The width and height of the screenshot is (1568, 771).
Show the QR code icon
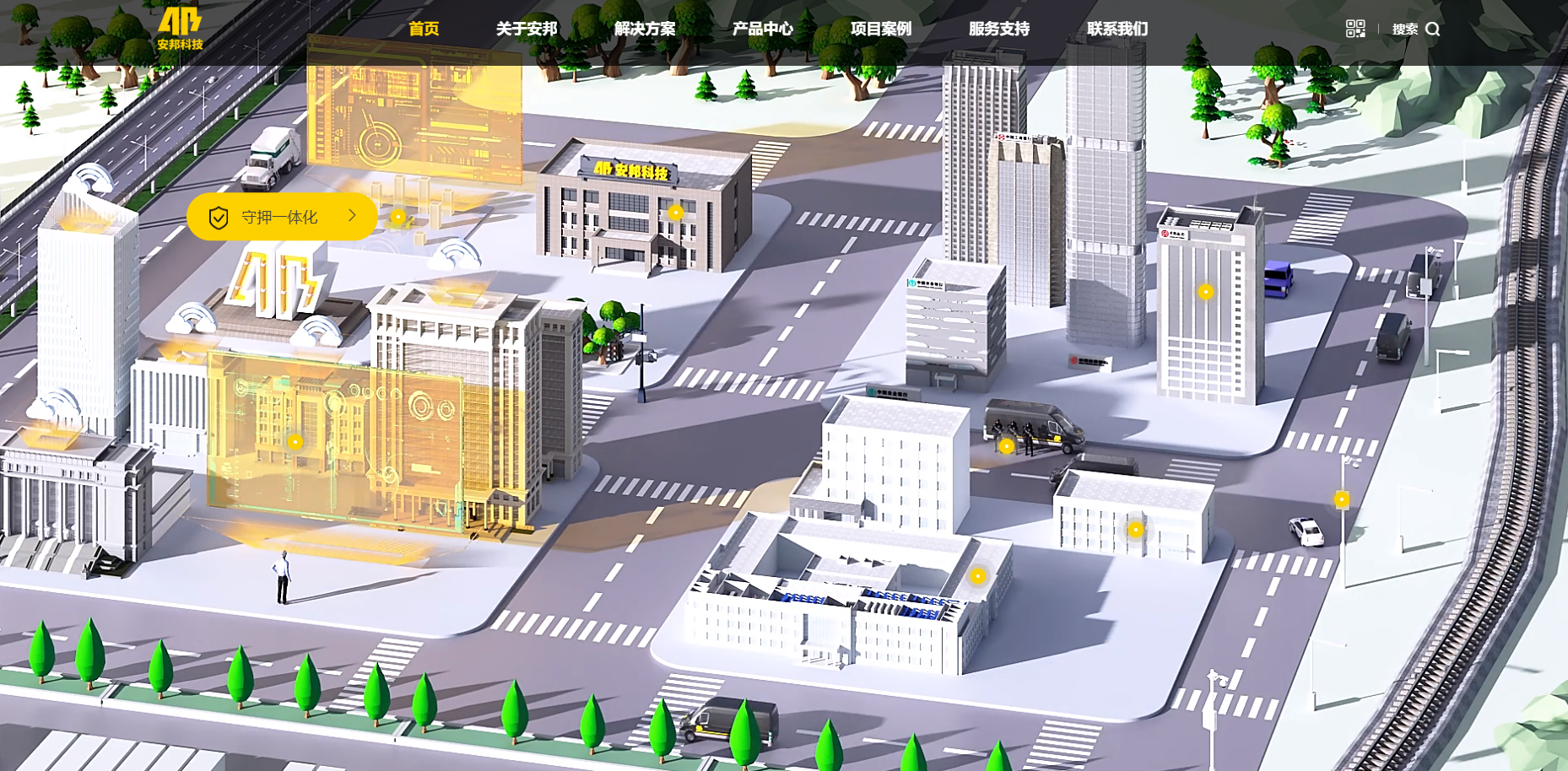(1355, 29)
